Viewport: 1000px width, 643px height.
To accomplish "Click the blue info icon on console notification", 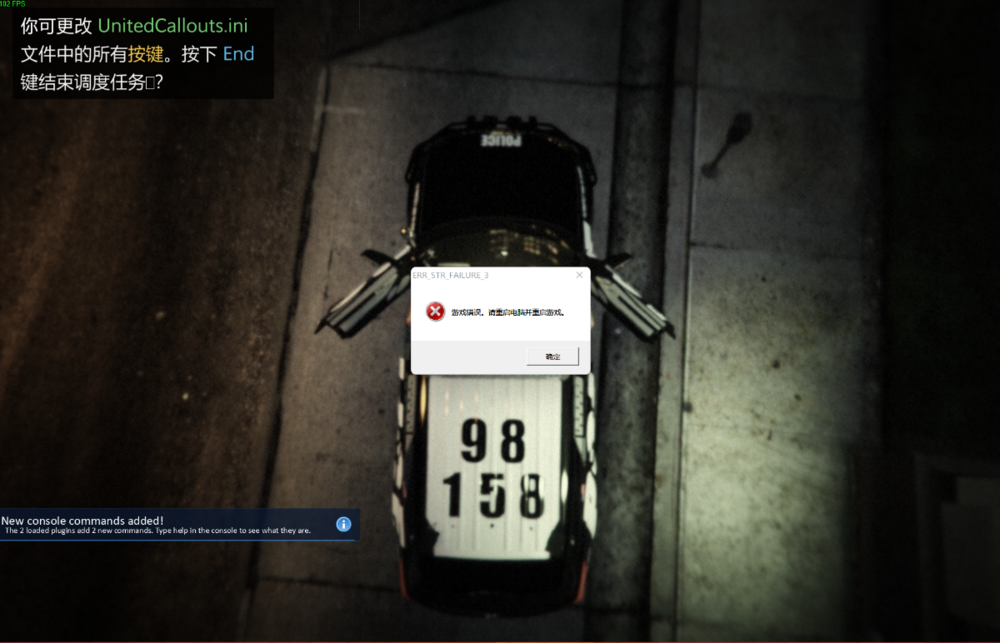I will pos(343,524).
